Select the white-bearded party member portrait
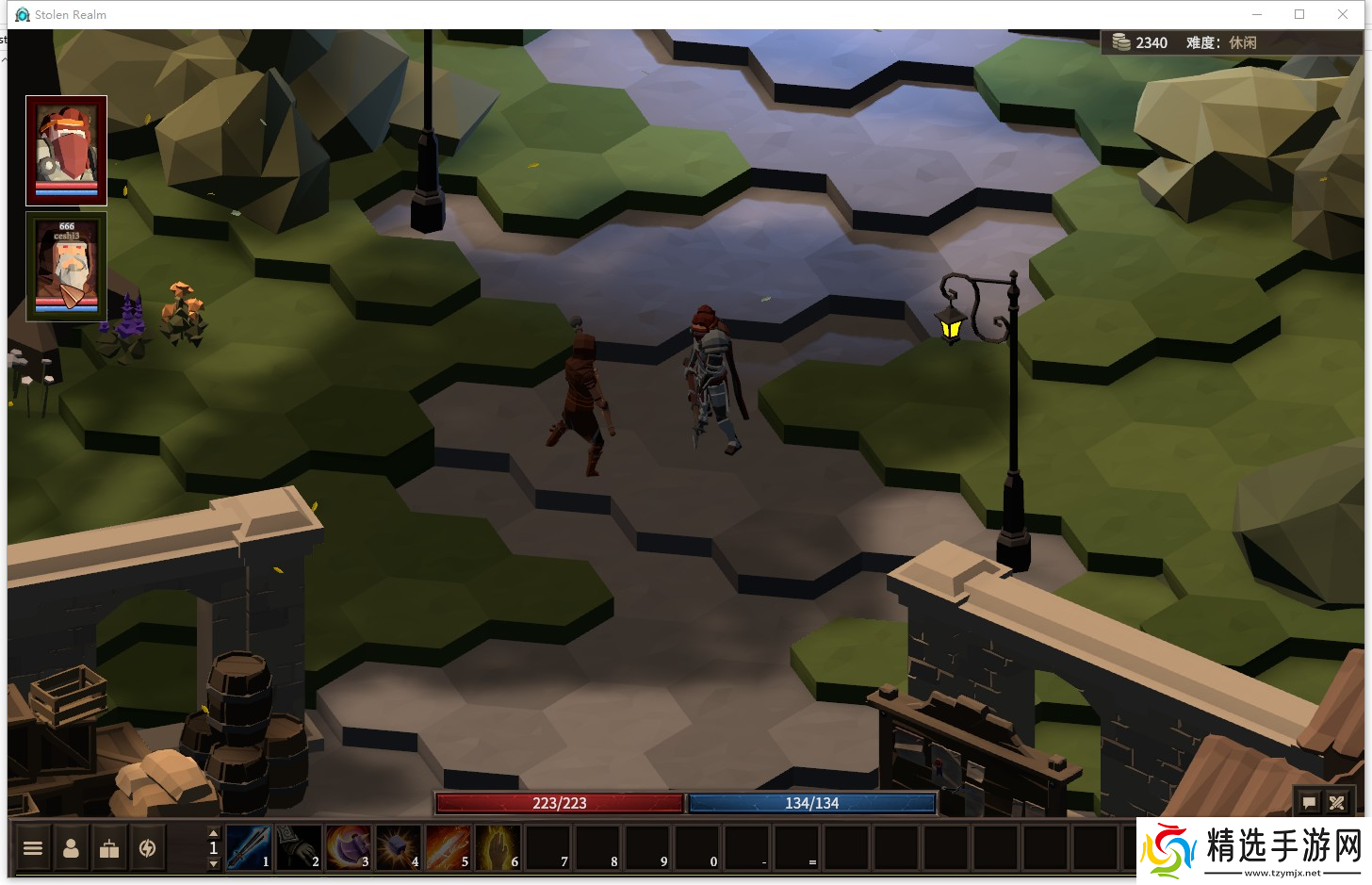The width and height of the screenshot is (1372, 885). (x=66, y=267)
